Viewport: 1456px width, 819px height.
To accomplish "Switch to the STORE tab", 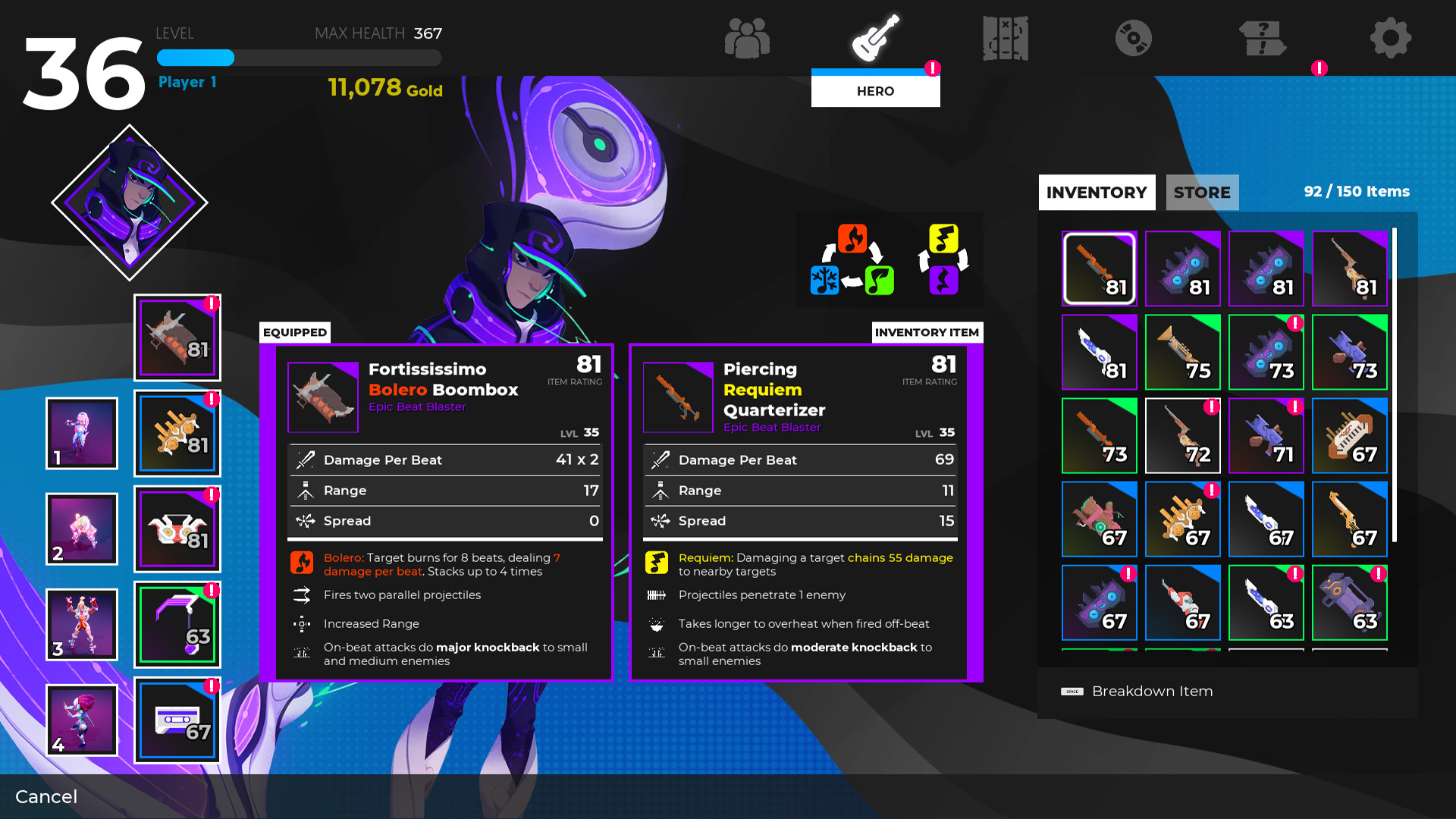I will pos(1202,193).
